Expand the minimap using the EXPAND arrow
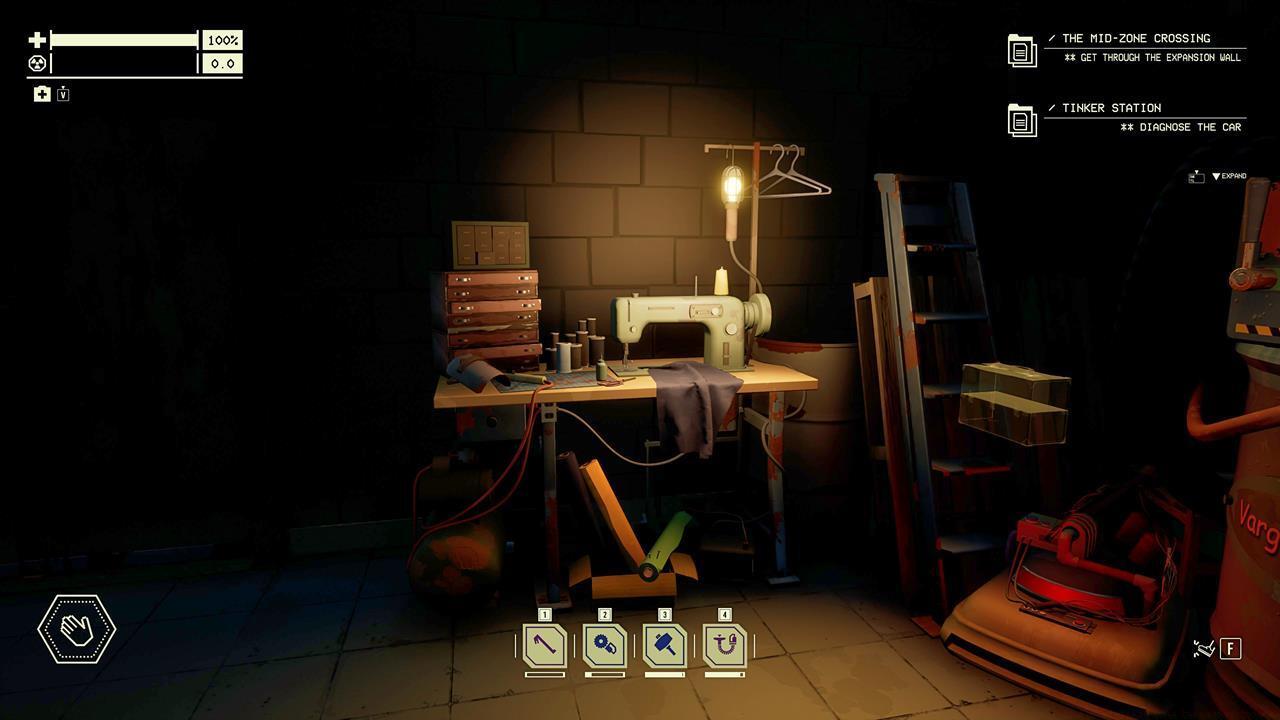Viewport: 1280px width, 720px height. coord(1232,175)
